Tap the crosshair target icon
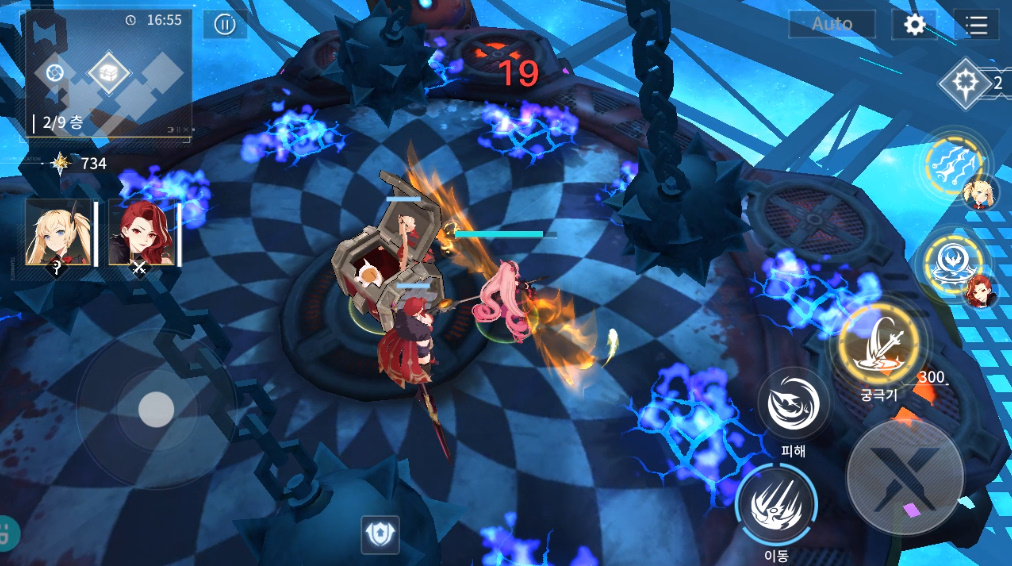This screenshot has height=566, width=1012. coord(965,82)
